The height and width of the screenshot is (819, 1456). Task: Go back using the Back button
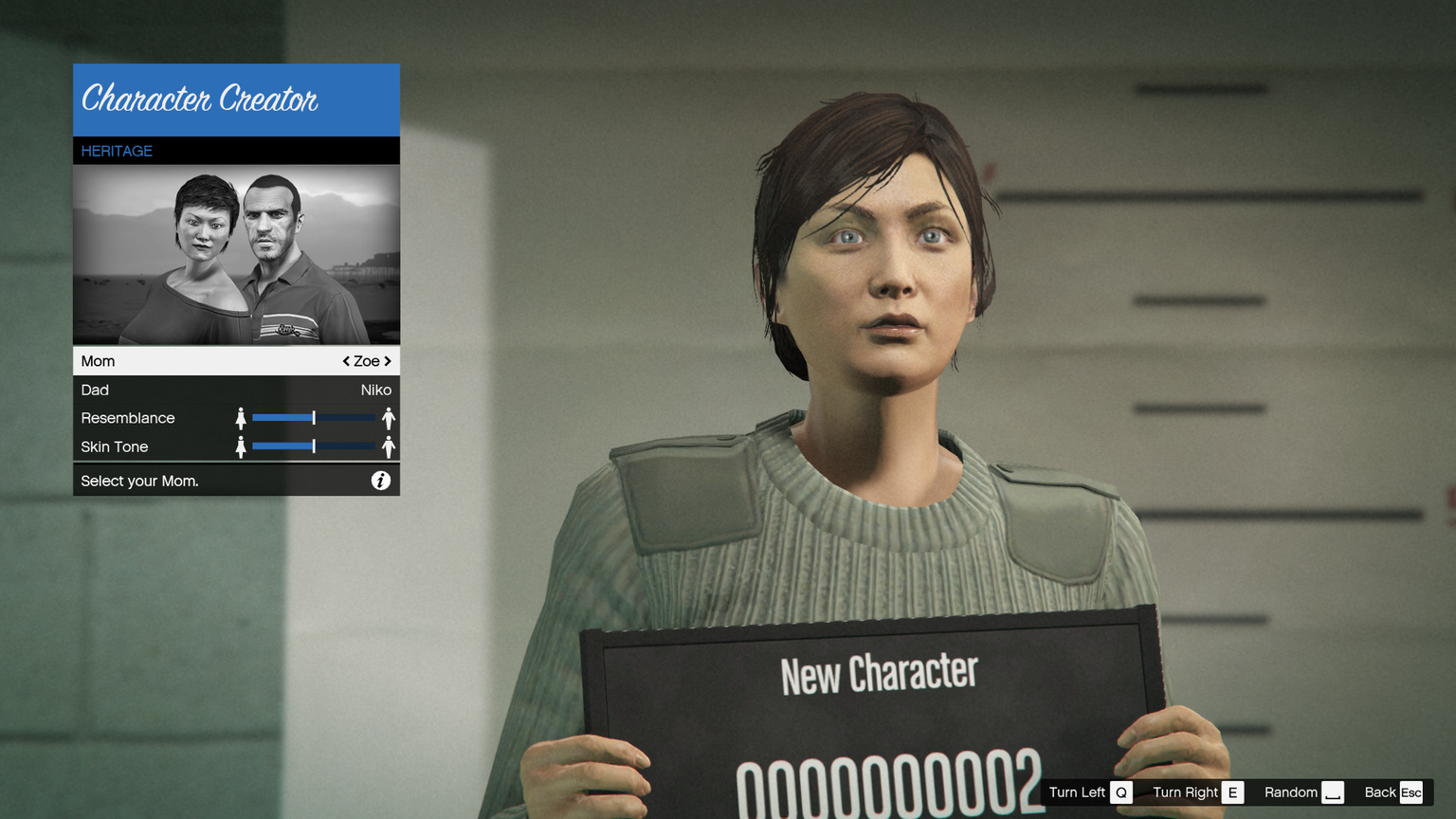click(x=1392, y=792)
